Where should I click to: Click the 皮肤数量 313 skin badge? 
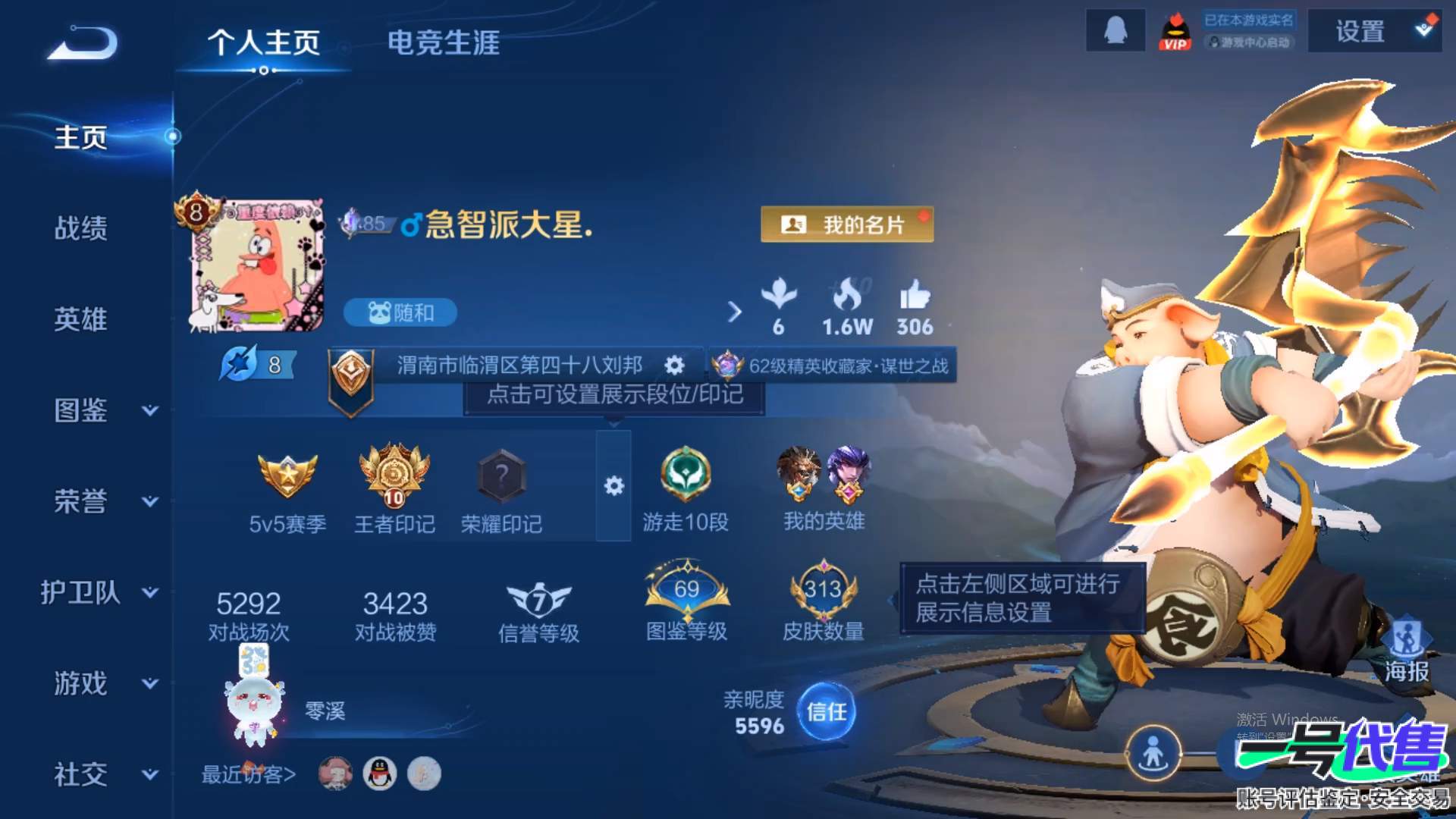click(824, 591)
